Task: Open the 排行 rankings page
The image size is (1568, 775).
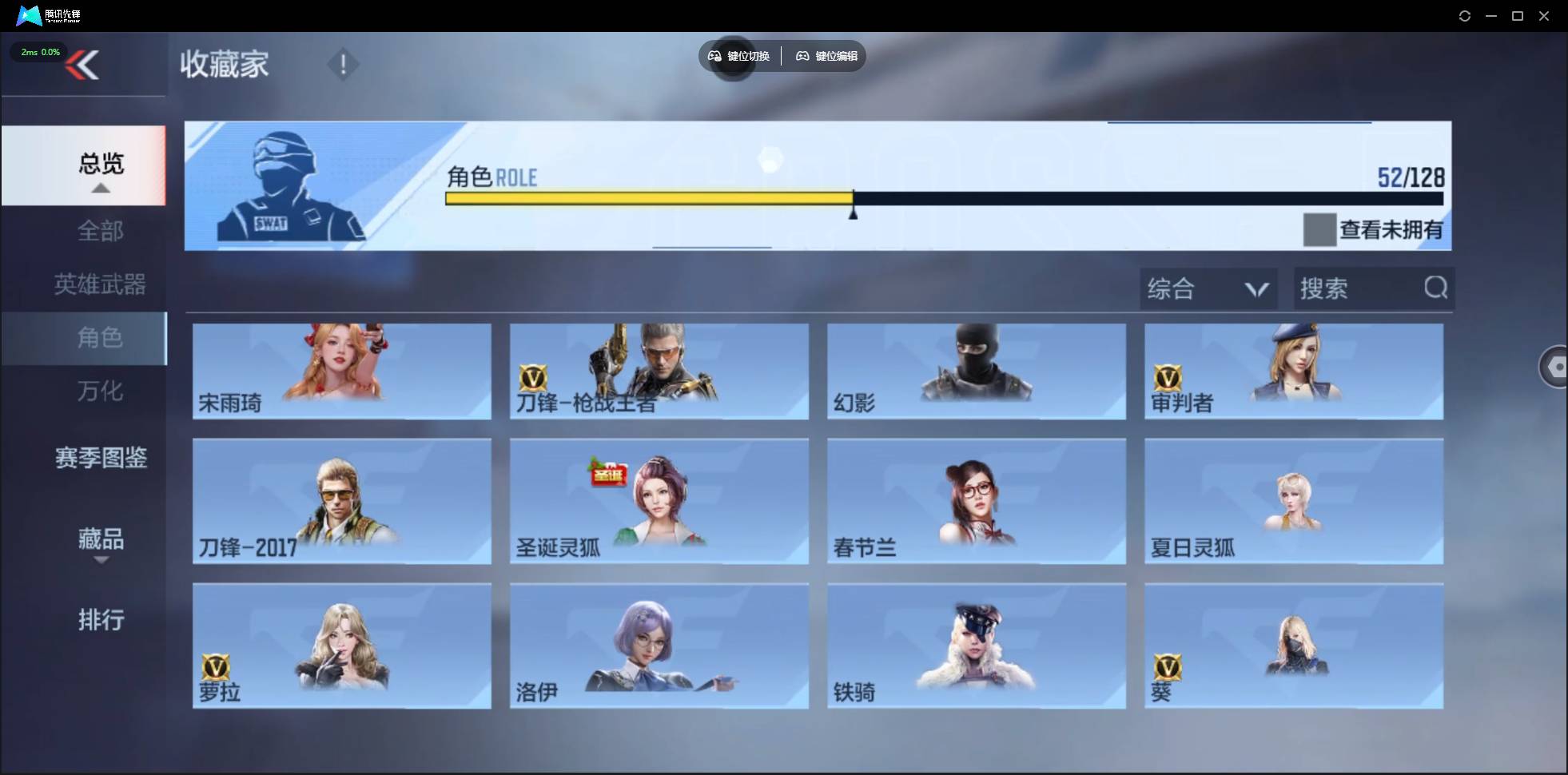Action: click(x=101, y=621)
